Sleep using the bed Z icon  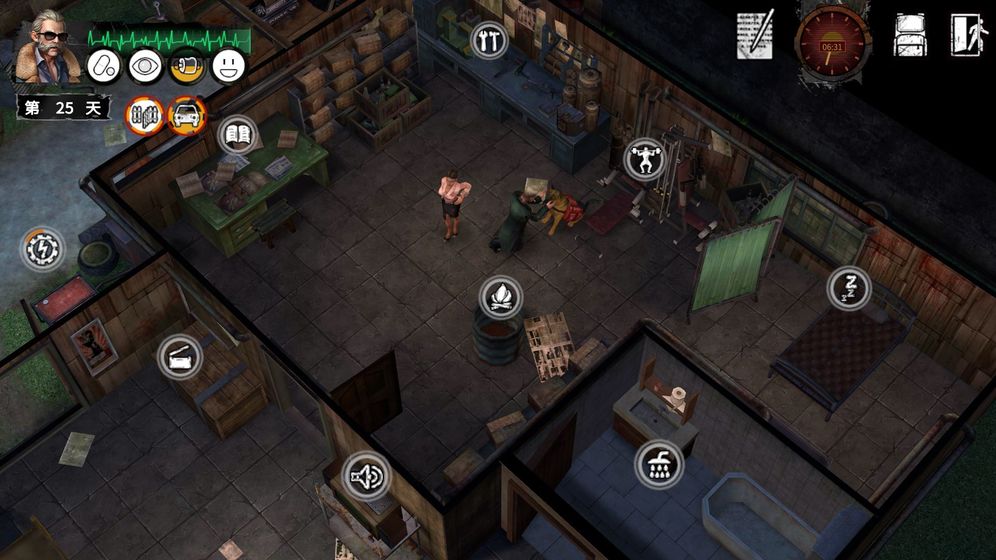[848, 288]
